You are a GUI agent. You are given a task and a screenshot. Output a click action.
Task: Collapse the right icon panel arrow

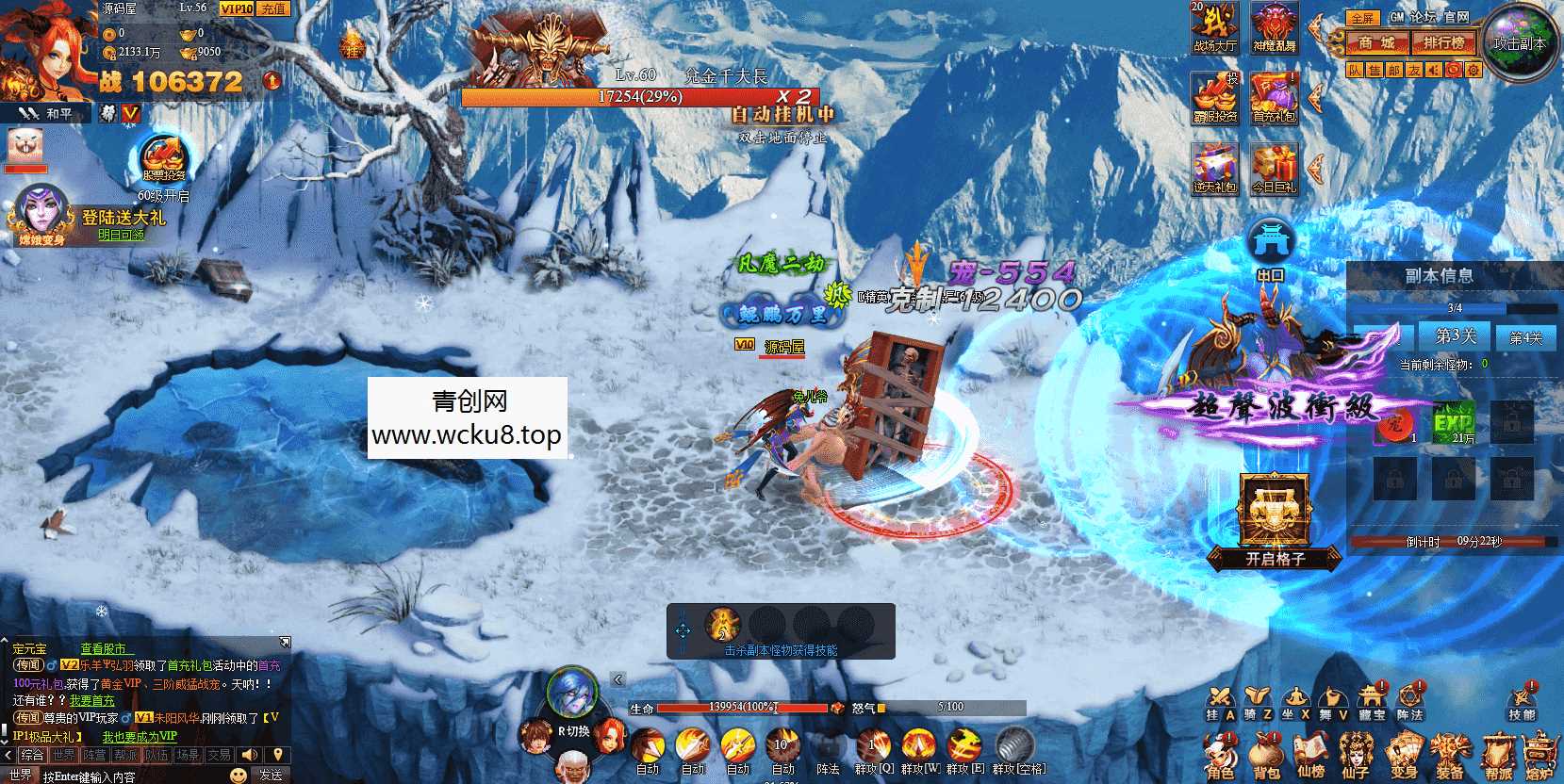pos(1315,27)
